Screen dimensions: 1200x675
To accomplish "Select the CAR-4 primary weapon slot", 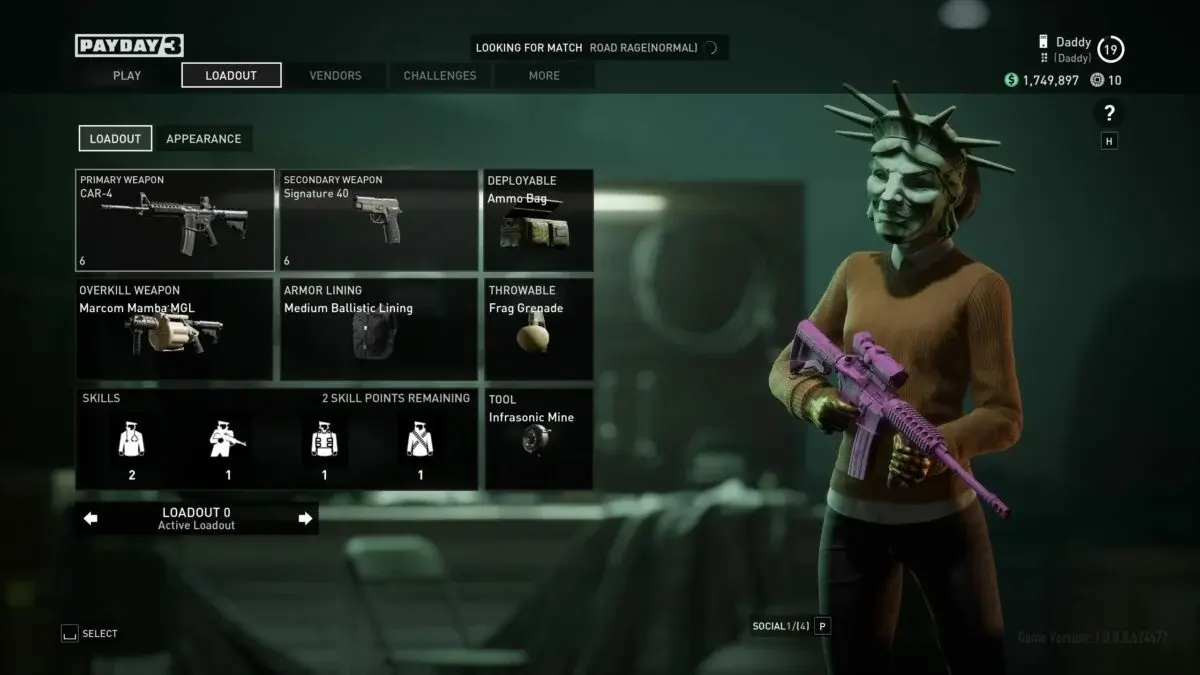I will (x=175, y=220).
